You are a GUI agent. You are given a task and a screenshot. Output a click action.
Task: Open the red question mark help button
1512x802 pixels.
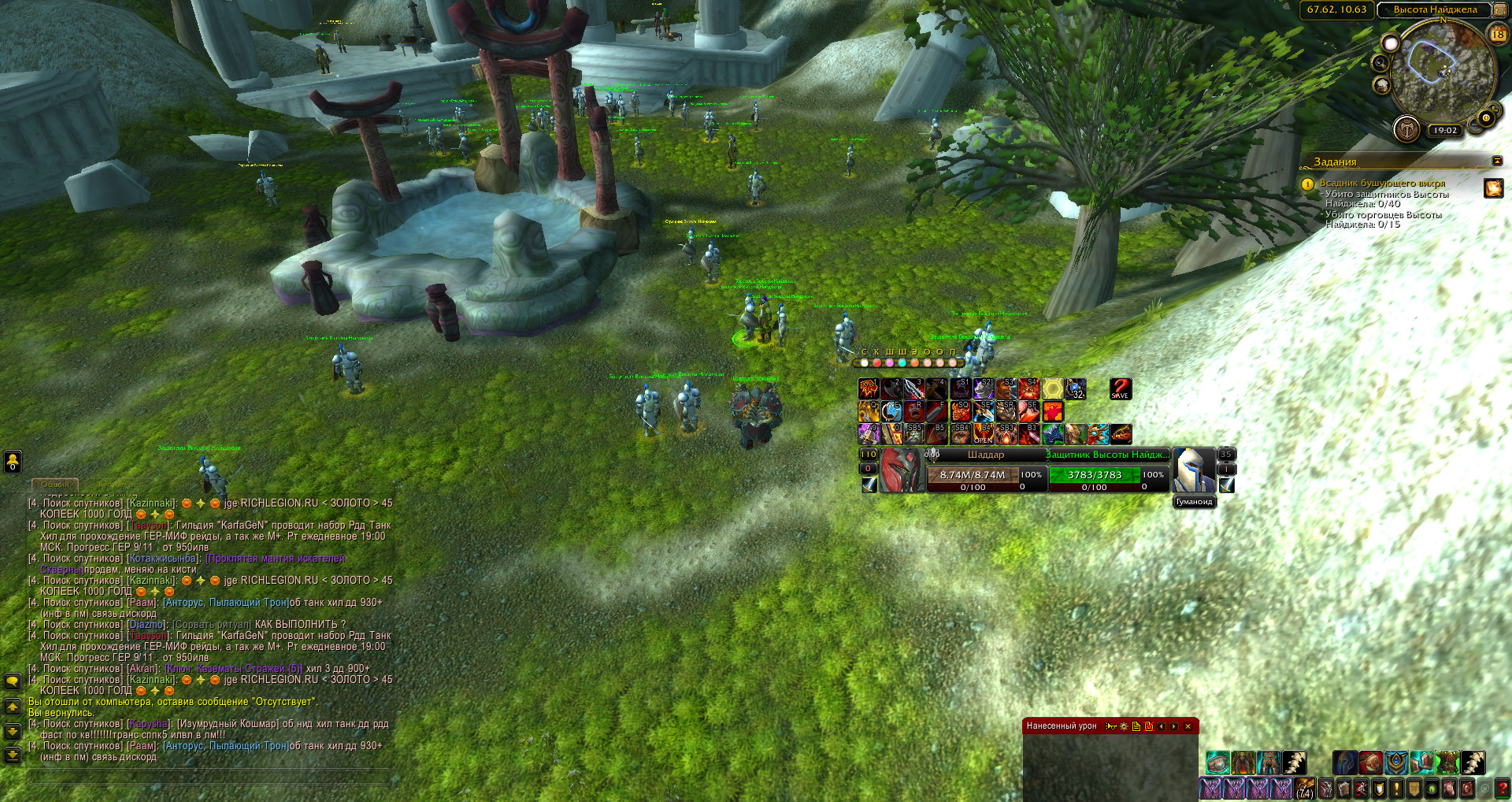coord(1502,788)
